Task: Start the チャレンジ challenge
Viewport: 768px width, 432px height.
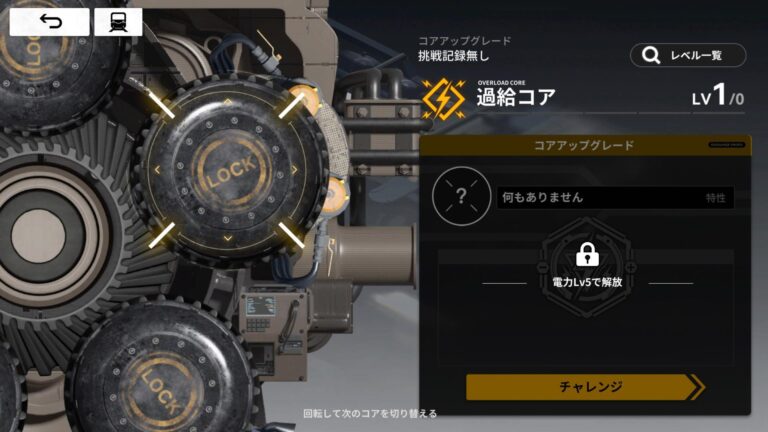Action: pyautogui.click(x=583, y=387)
